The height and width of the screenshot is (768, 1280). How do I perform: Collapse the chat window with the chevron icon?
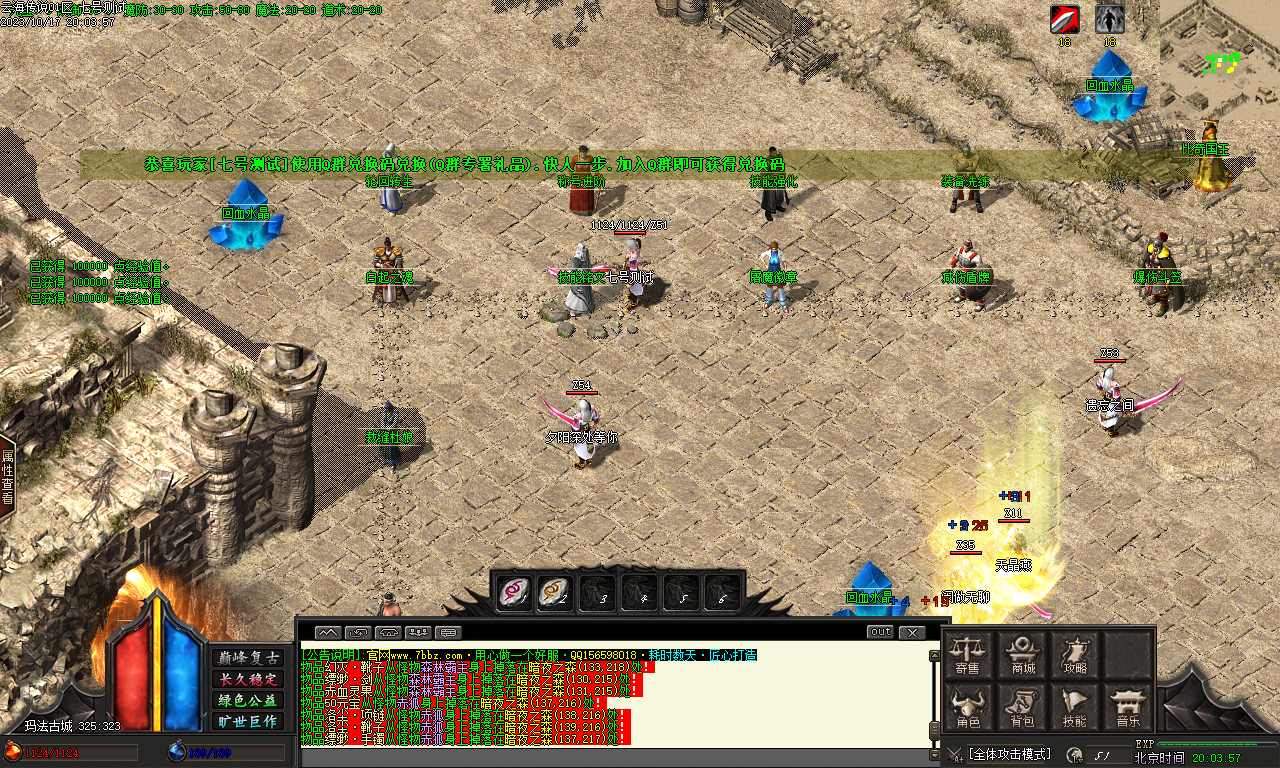[x=327, y=631]
